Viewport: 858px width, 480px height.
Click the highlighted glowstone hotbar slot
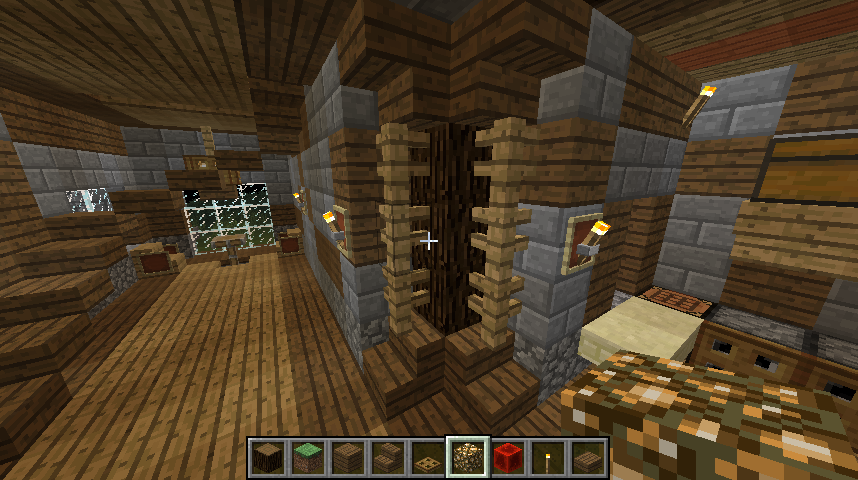pos(467,458)
